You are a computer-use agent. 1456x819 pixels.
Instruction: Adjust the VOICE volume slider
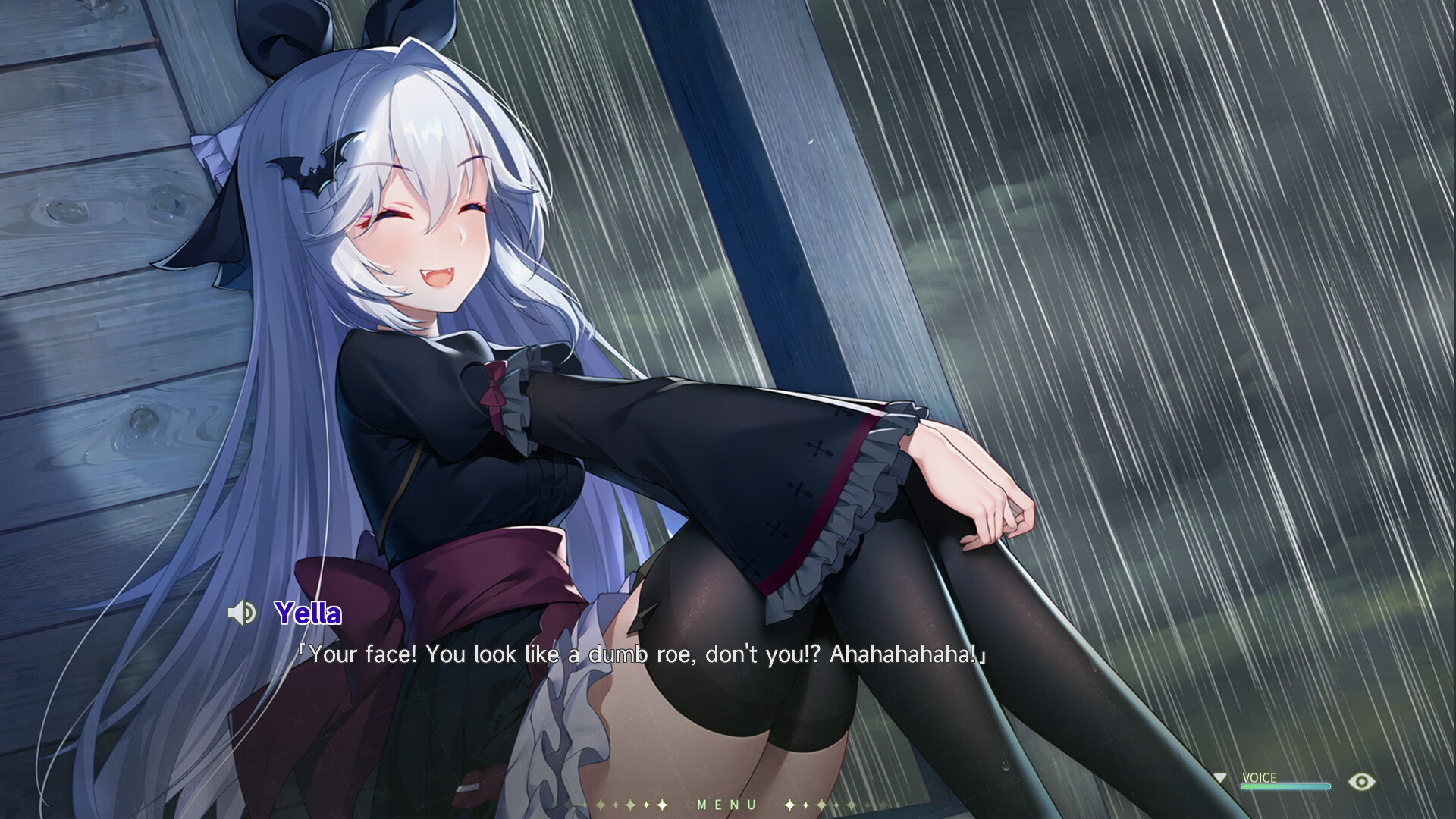[1286, 786]
